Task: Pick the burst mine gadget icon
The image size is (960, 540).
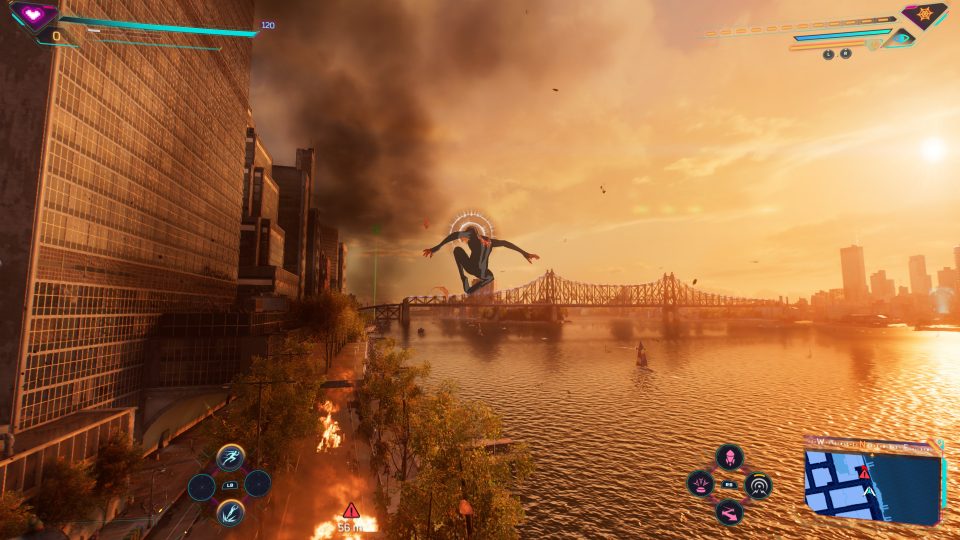Action: point(701,485)
